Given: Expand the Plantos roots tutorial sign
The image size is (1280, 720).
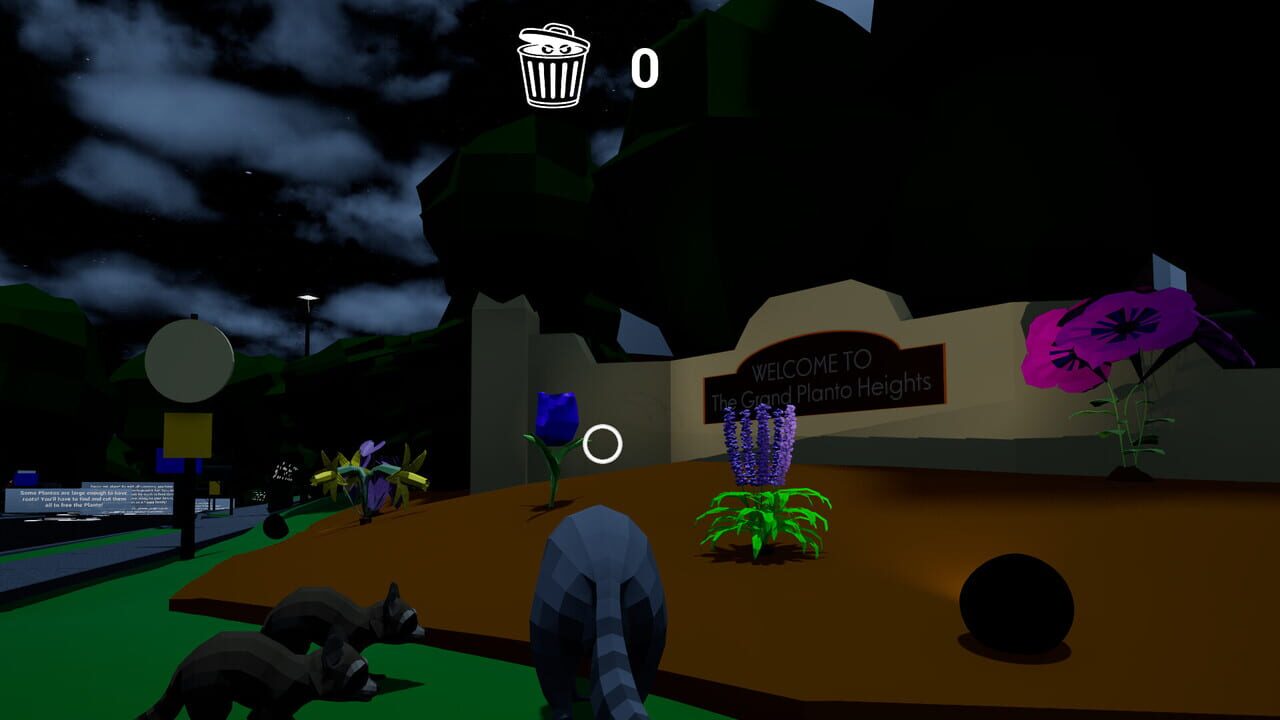Looking at the screenshot, I should pyautogui.click(x=65, y=500).
